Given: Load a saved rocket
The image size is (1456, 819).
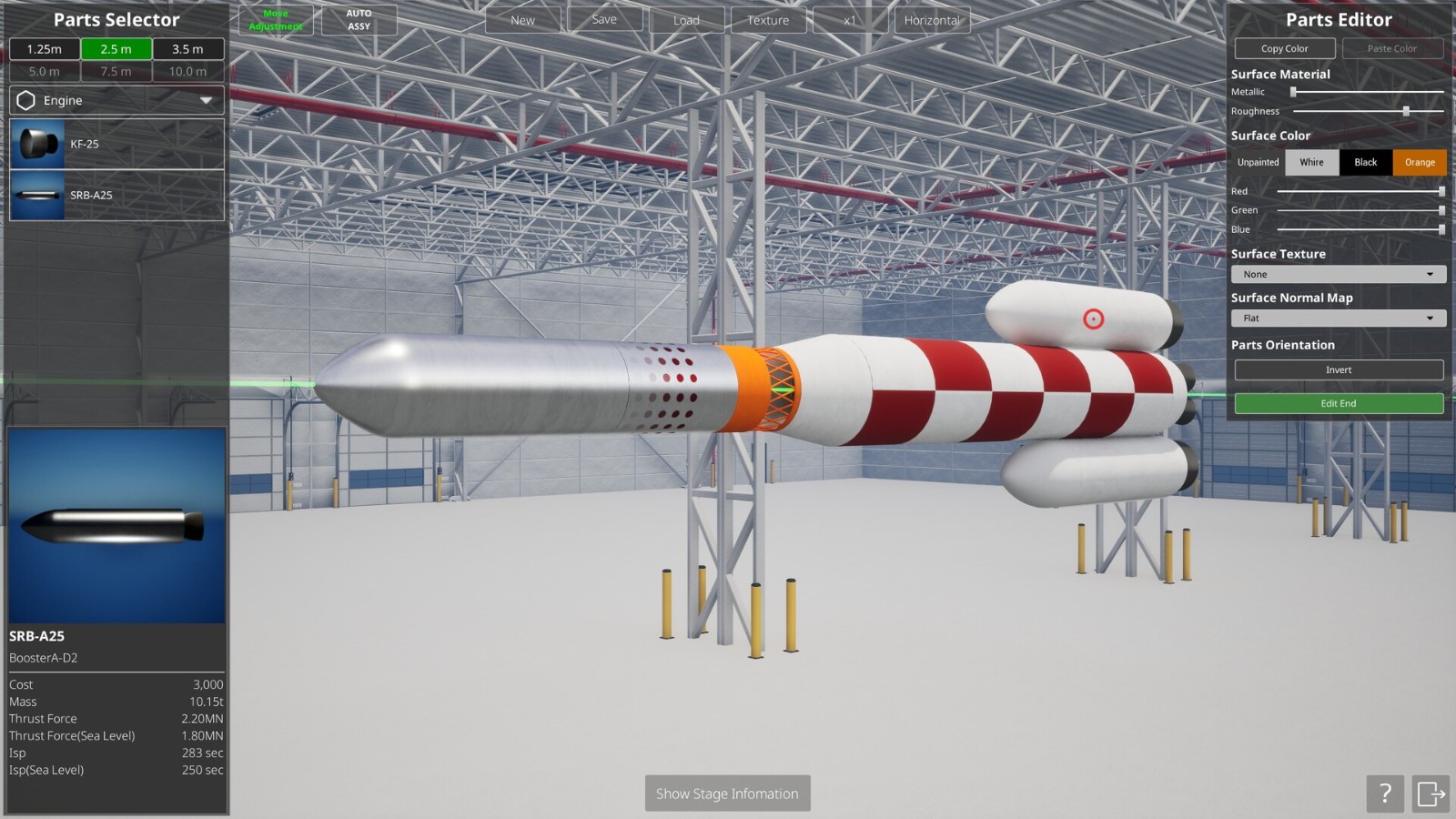Looking at the screenshot, I should pos(686,20).
